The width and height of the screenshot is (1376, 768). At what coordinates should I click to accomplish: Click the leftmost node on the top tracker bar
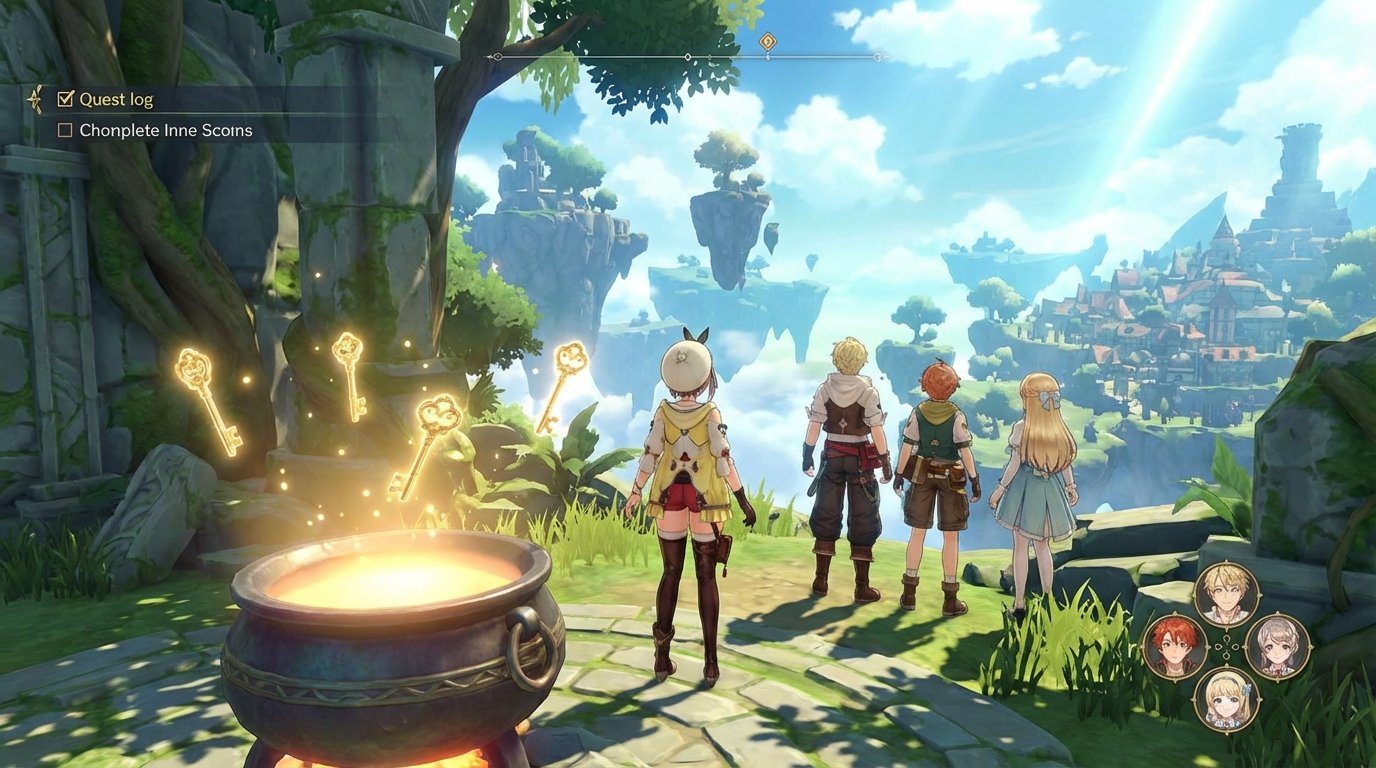497,57
